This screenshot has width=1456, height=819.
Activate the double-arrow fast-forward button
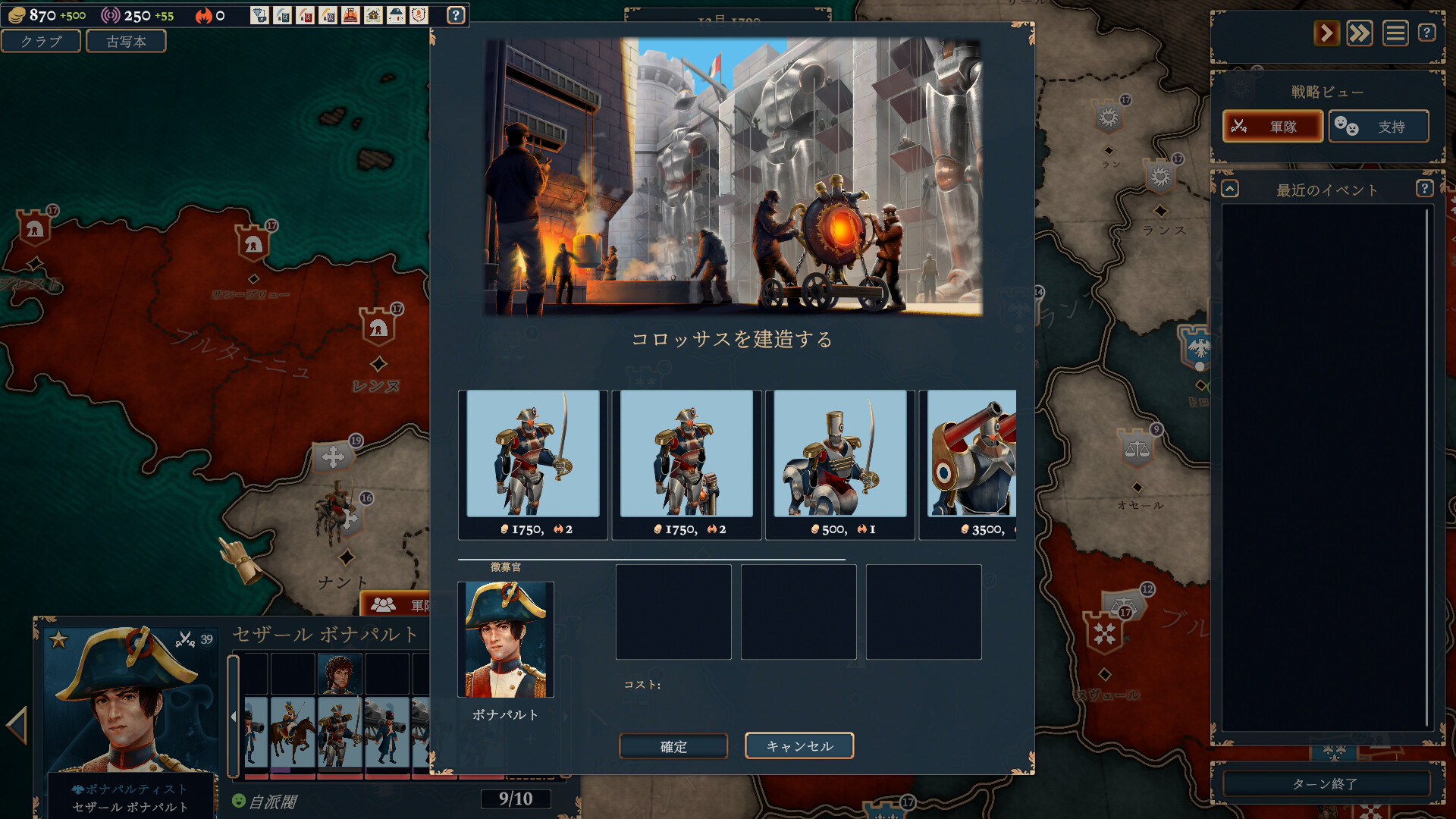tap(1360, 33)
